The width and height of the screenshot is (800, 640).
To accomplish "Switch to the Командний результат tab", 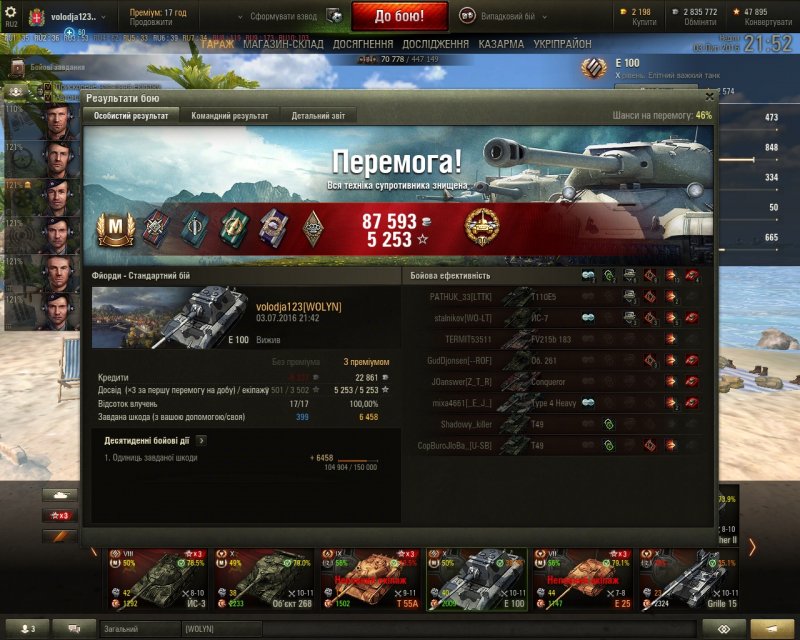I will pyautogui.click(x=229, y=116).
